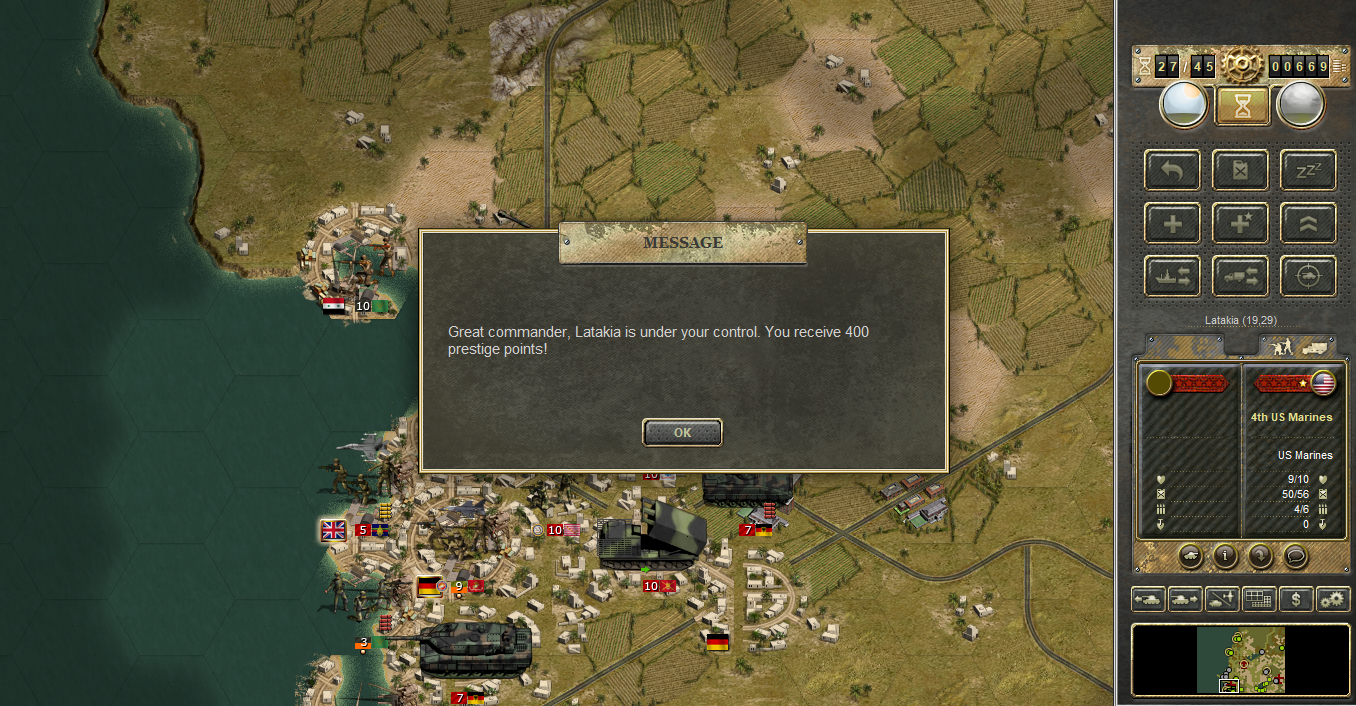Select the next unit (right arrow tank)
Viewport: 1356px width, 706px height.
click(x=1185, y=599)
